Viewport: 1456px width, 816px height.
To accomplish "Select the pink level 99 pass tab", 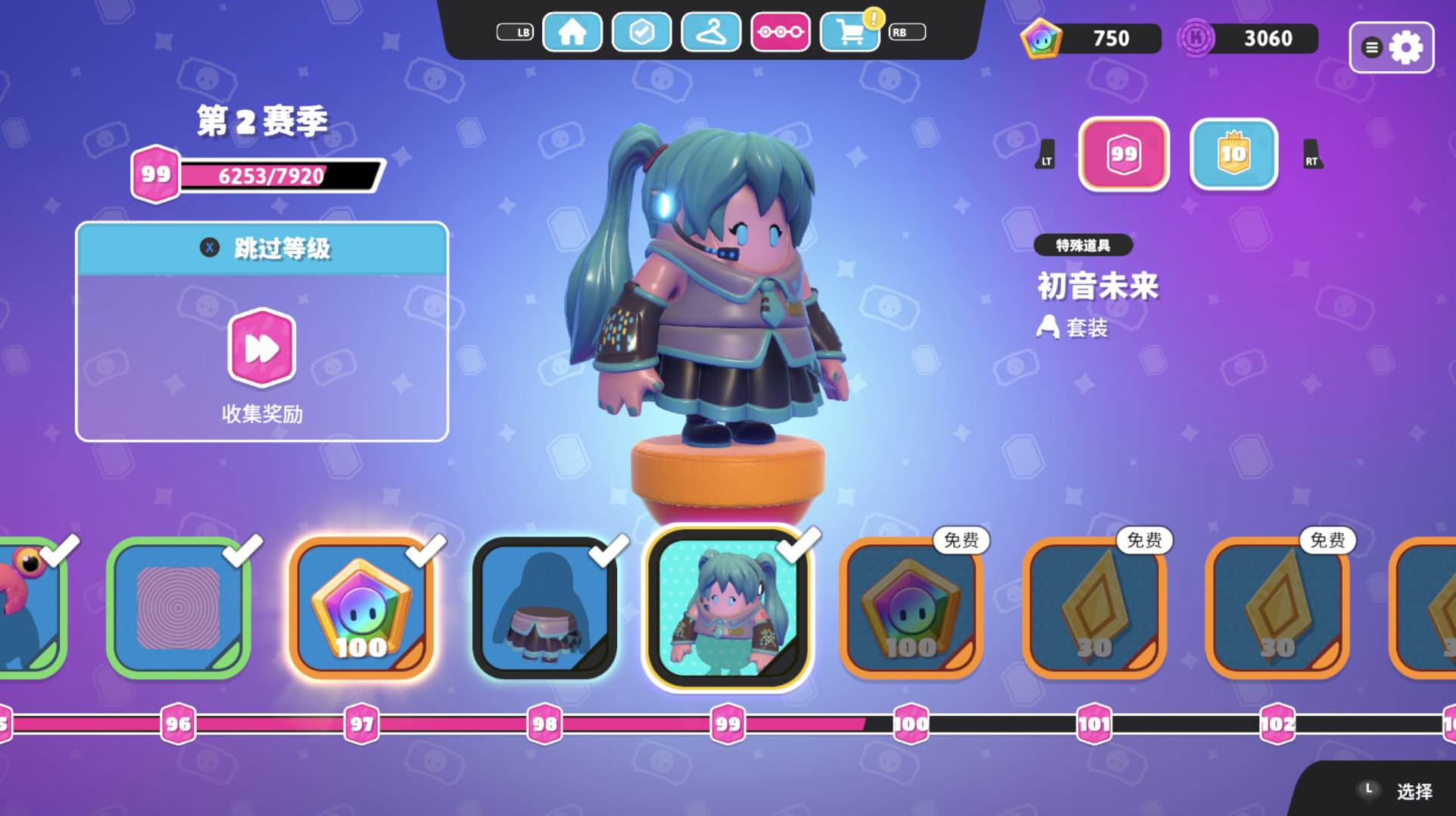I will [1124, 154].
